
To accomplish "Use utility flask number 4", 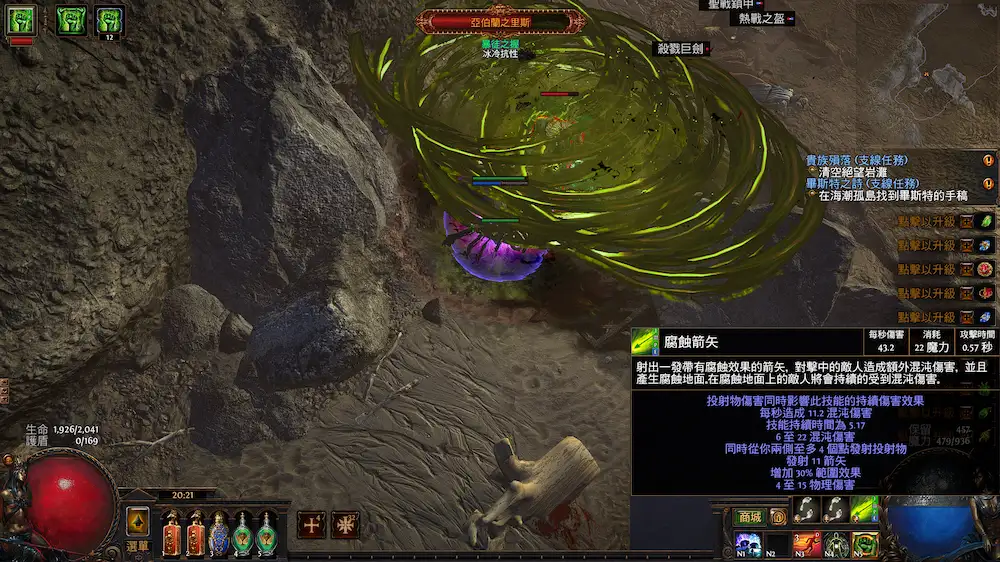I will 243,527.
